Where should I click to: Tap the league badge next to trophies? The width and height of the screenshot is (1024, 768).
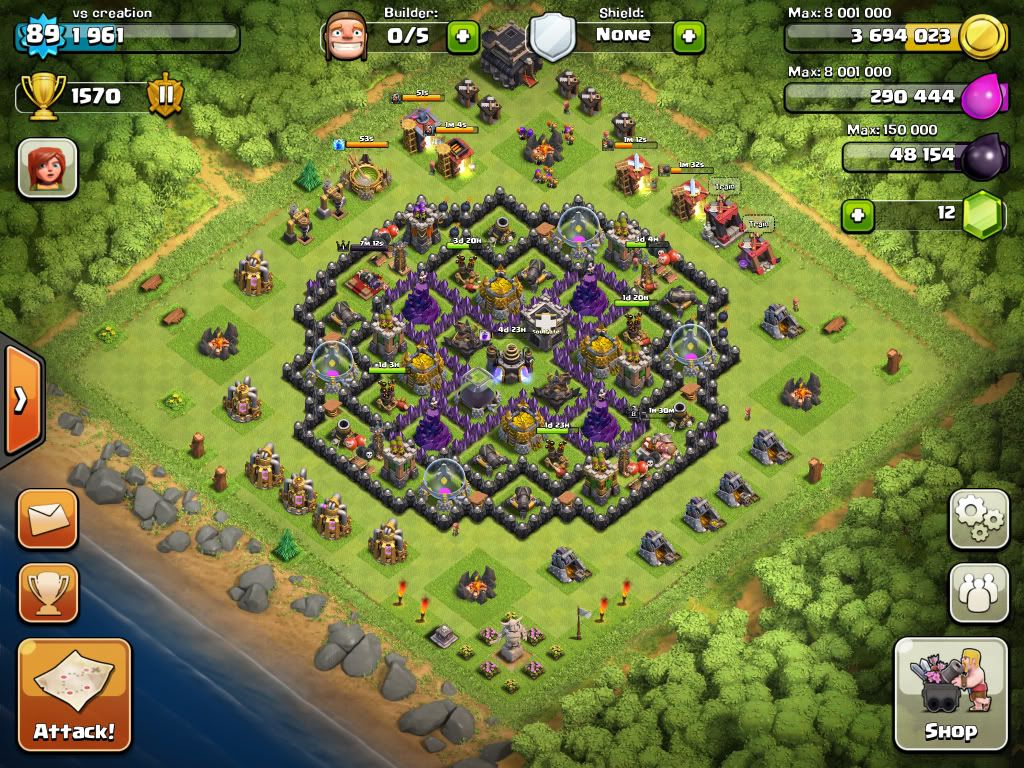click(165, 96)
